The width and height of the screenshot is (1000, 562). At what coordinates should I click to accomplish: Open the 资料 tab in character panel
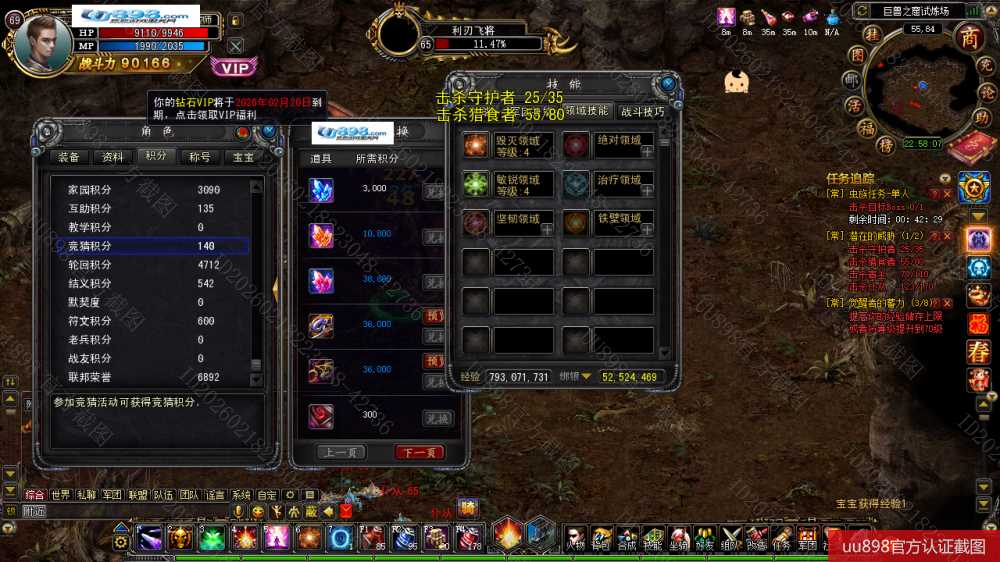(113, 157)
